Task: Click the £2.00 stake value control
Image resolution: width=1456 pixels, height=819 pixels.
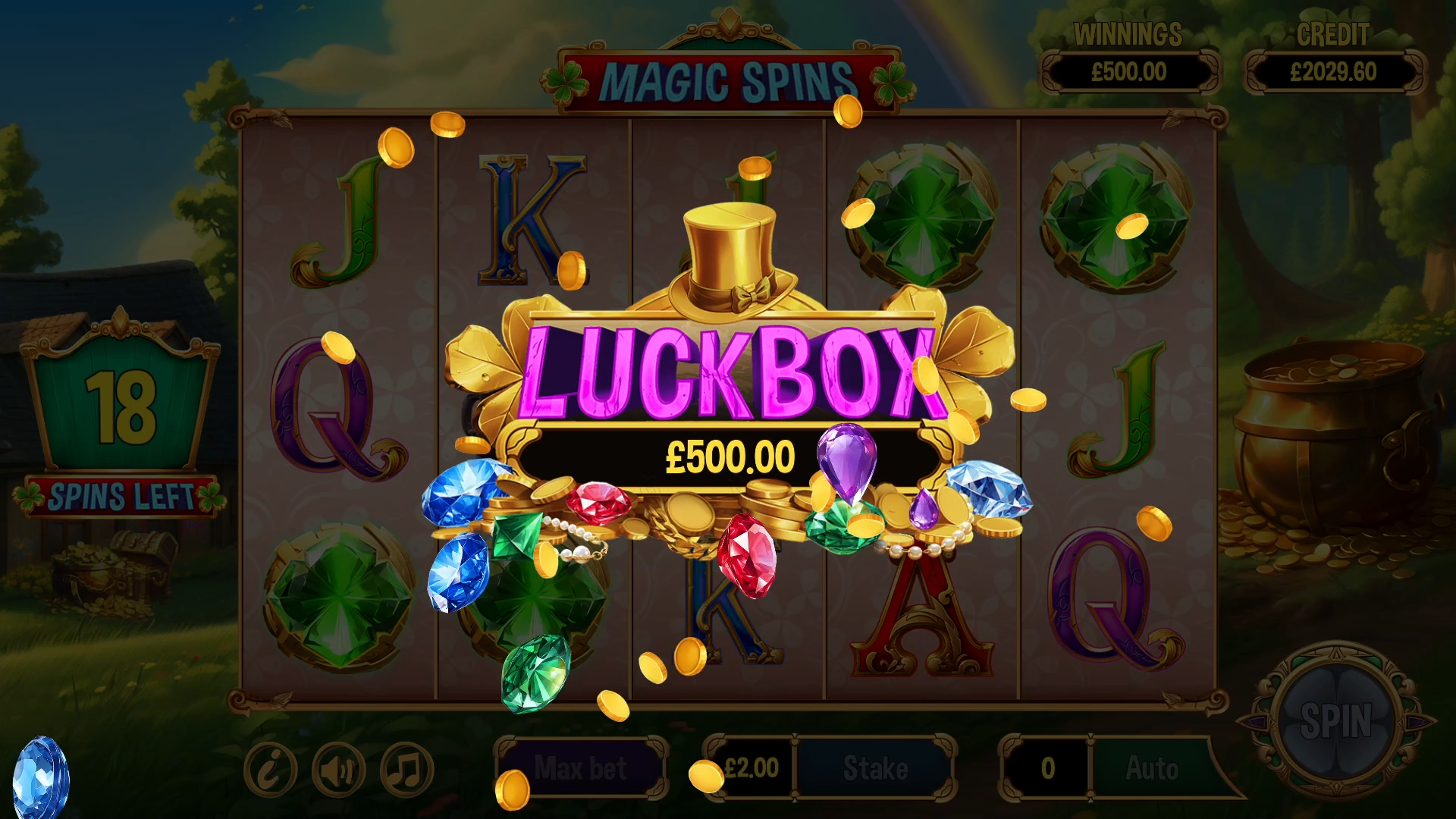Action: pos(751,767)
